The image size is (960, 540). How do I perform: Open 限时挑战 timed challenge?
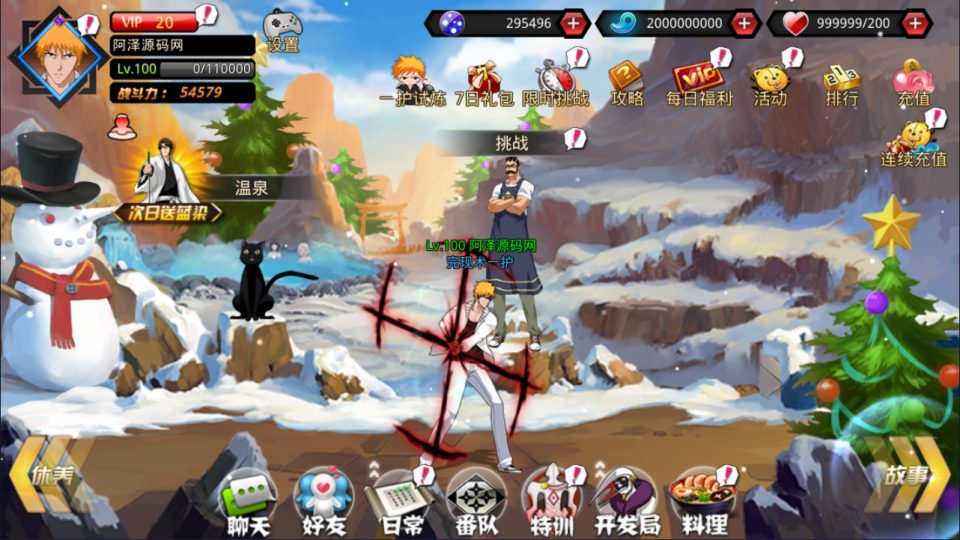click(555, 81)
